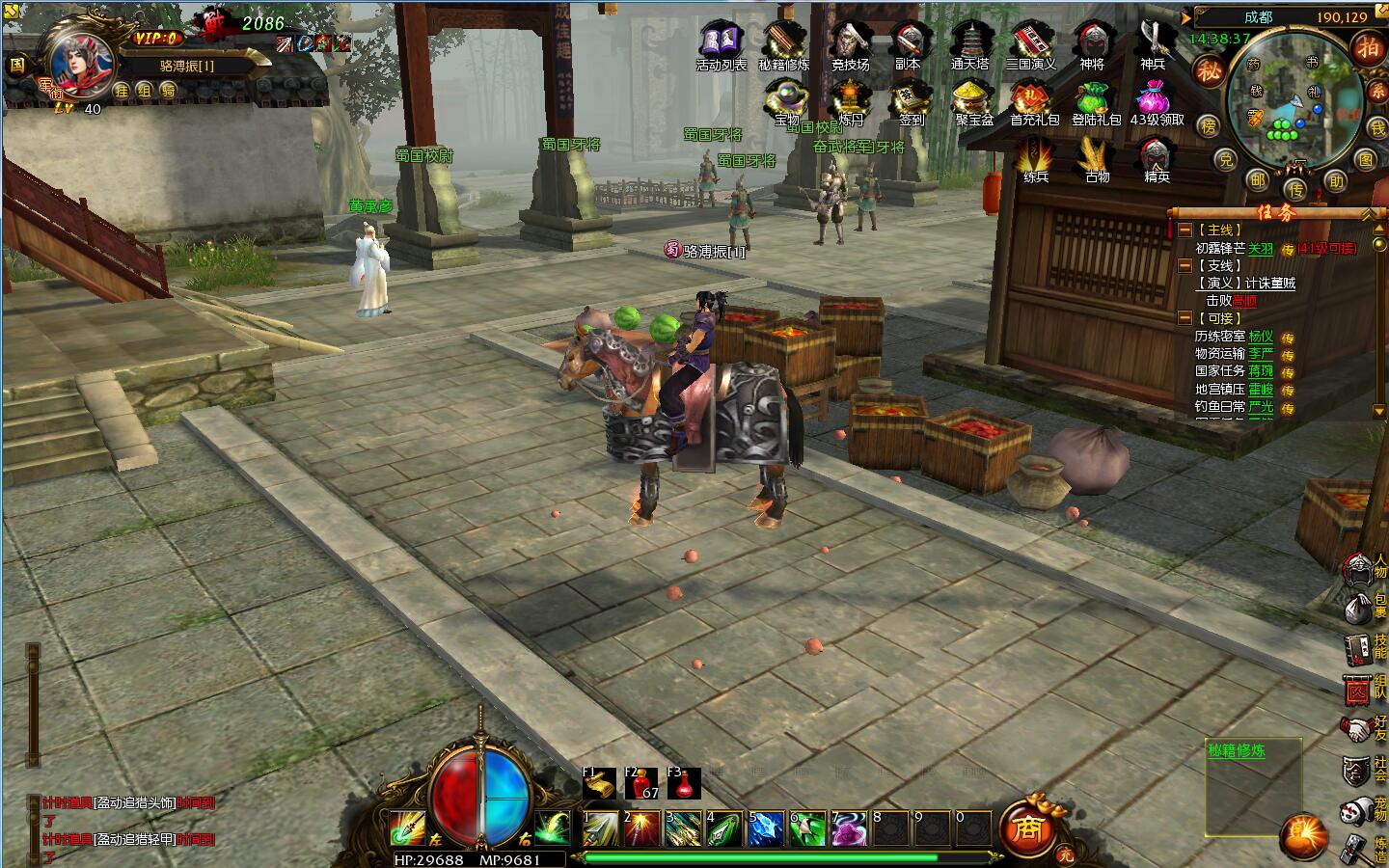
Task: Open the 商 shop button
Action: tap(1026, 828)
